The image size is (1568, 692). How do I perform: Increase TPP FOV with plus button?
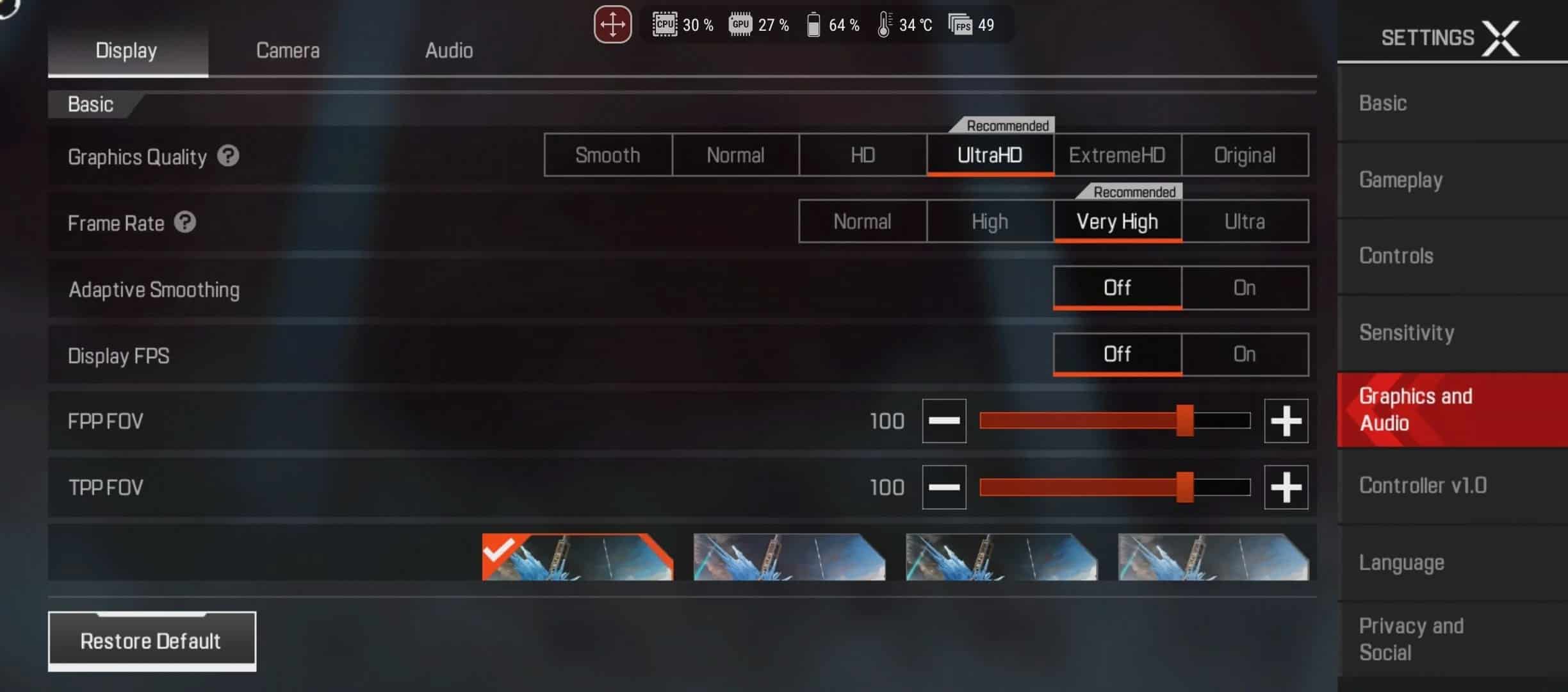click(x=1286, y=488)
